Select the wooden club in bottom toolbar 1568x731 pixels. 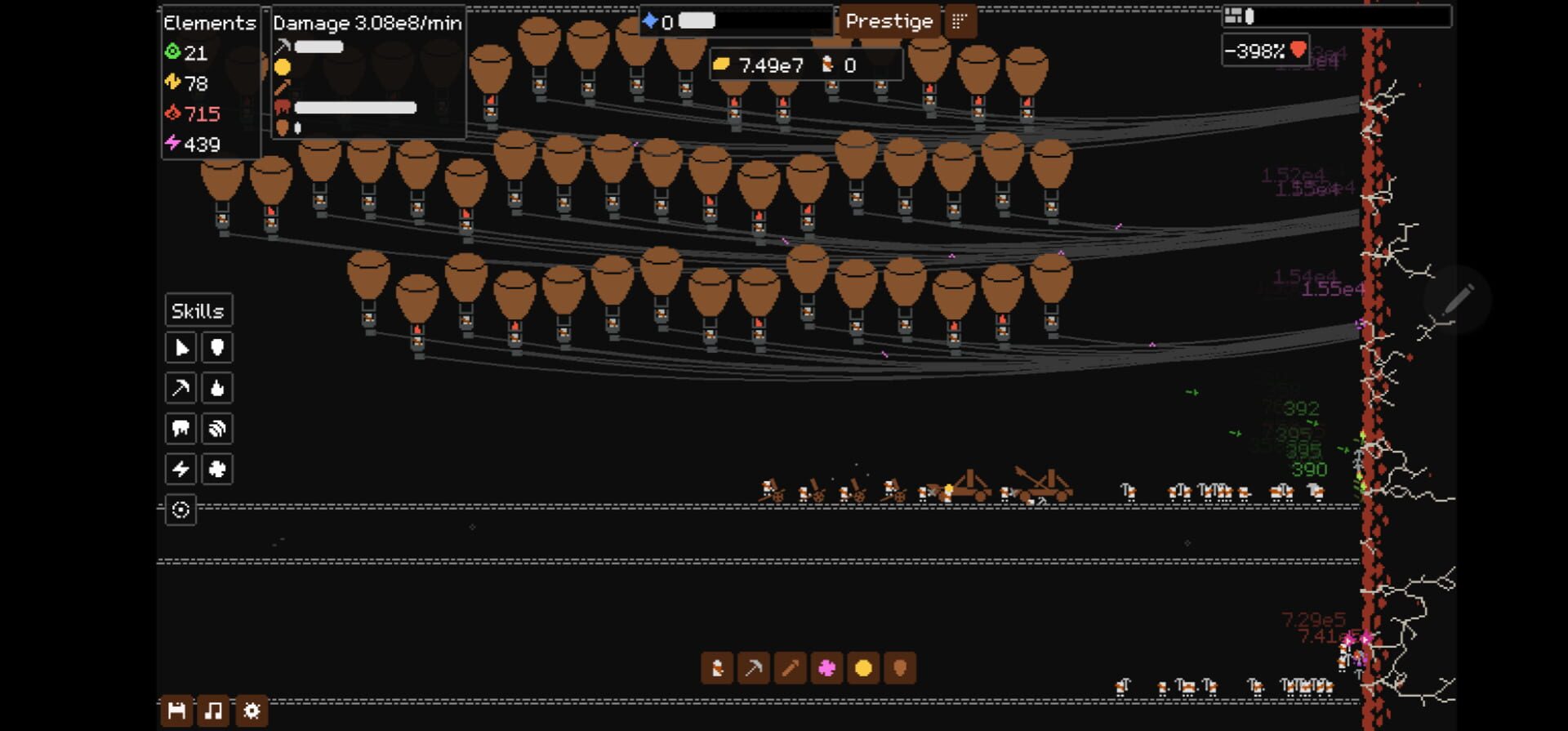click(791, 668)
